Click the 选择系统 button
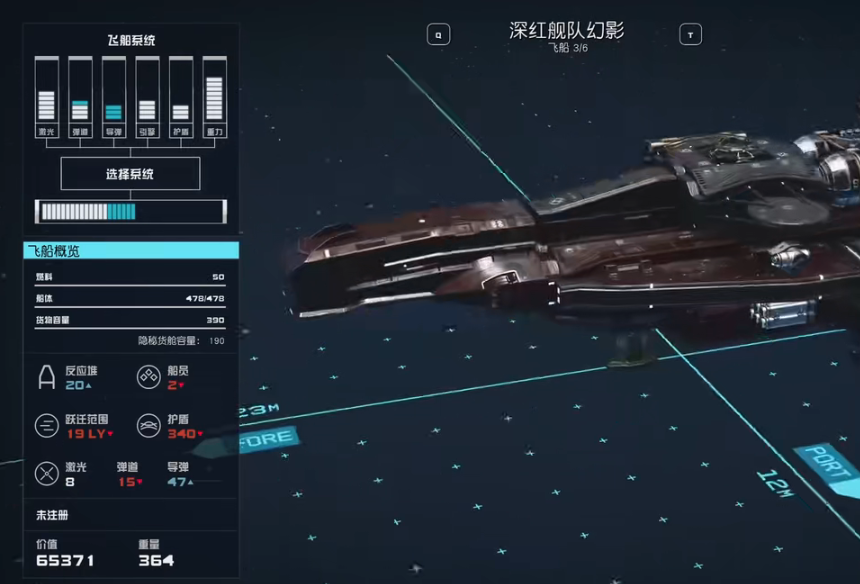Viewport: 860px width, 584px height. tap(130, 174)
